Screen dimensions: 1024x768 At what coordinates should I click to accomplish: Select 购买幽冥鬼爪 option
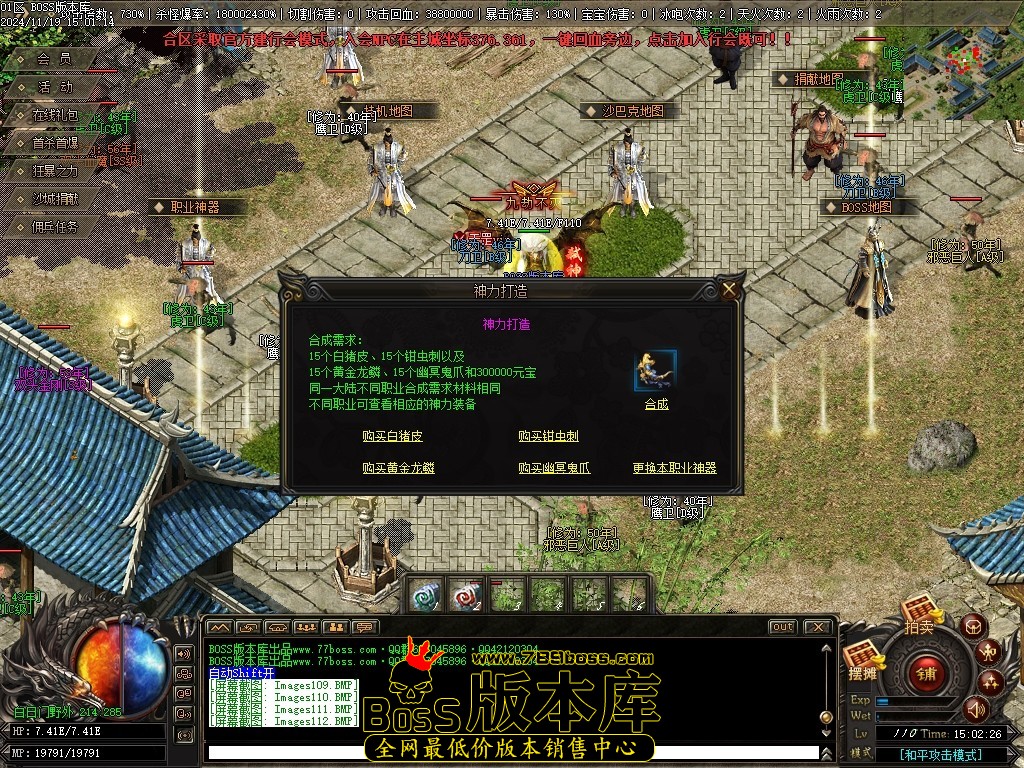coord(554,467)
